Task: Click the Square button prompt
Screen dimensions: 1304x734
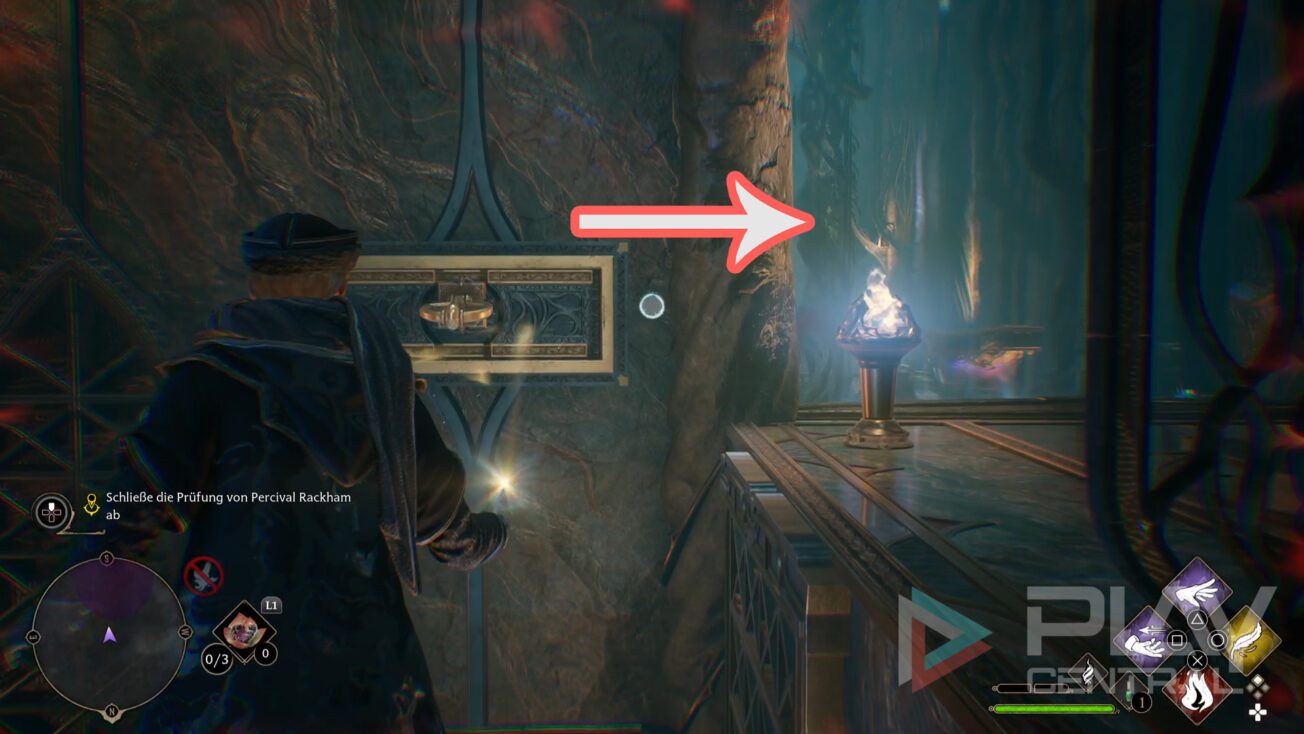Action: [1176, 640]
